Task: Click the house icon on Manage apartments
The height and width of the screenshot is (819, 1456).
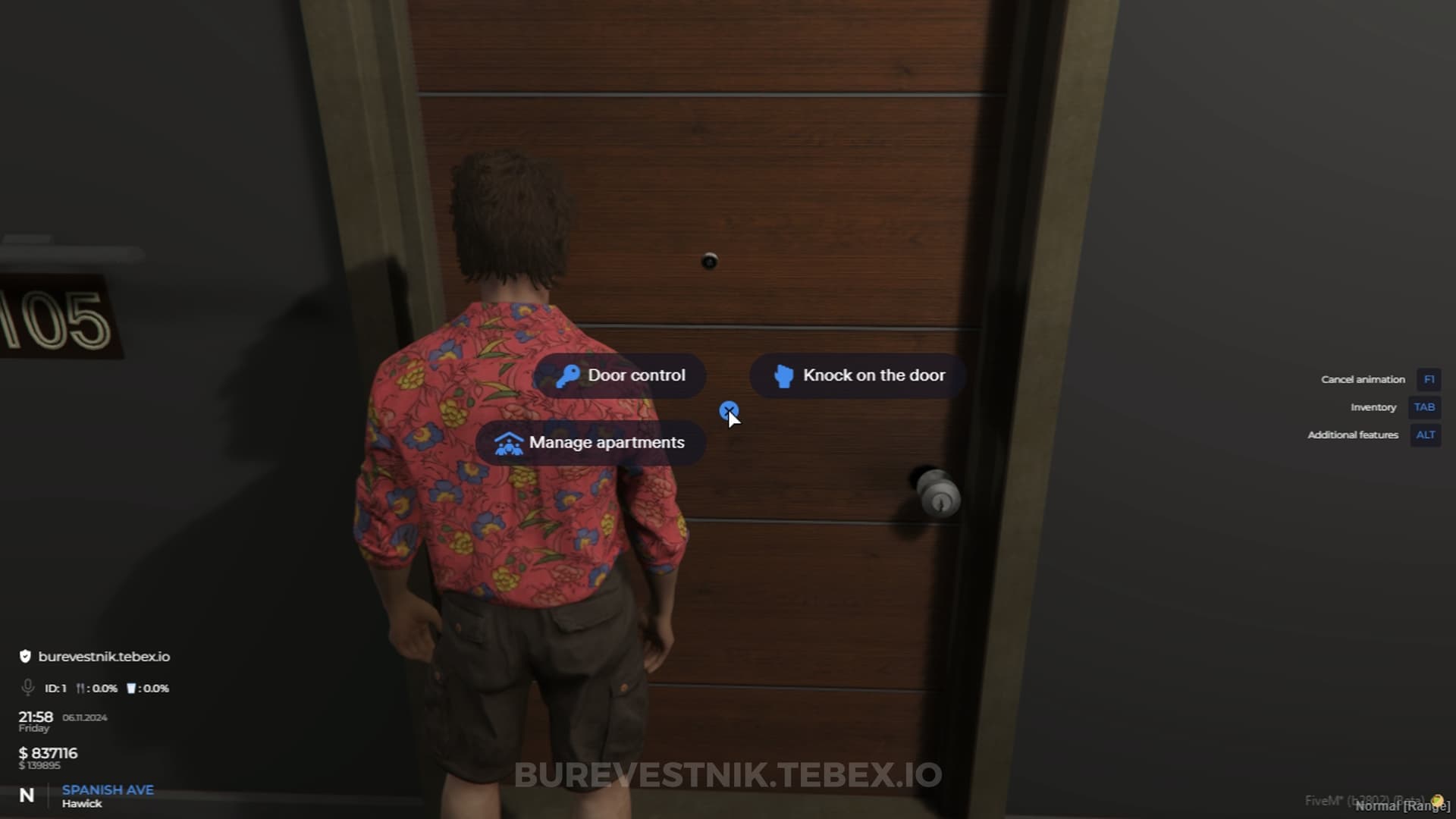Action: tap(510, 442)
